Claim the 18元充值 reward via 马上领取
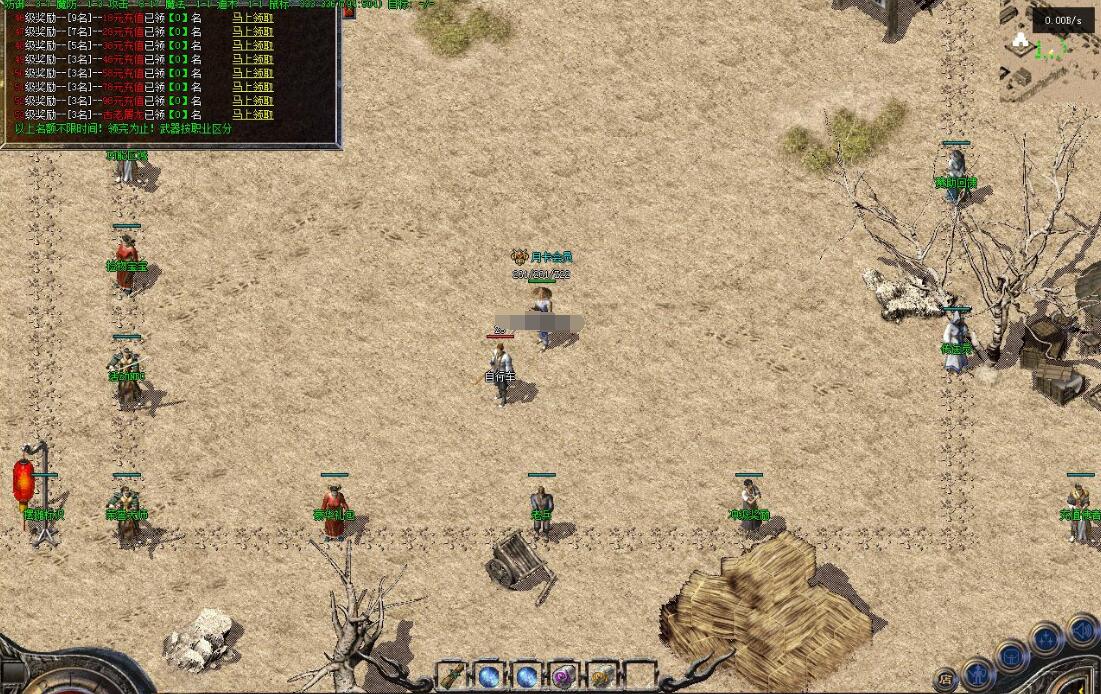 (252, 18)
